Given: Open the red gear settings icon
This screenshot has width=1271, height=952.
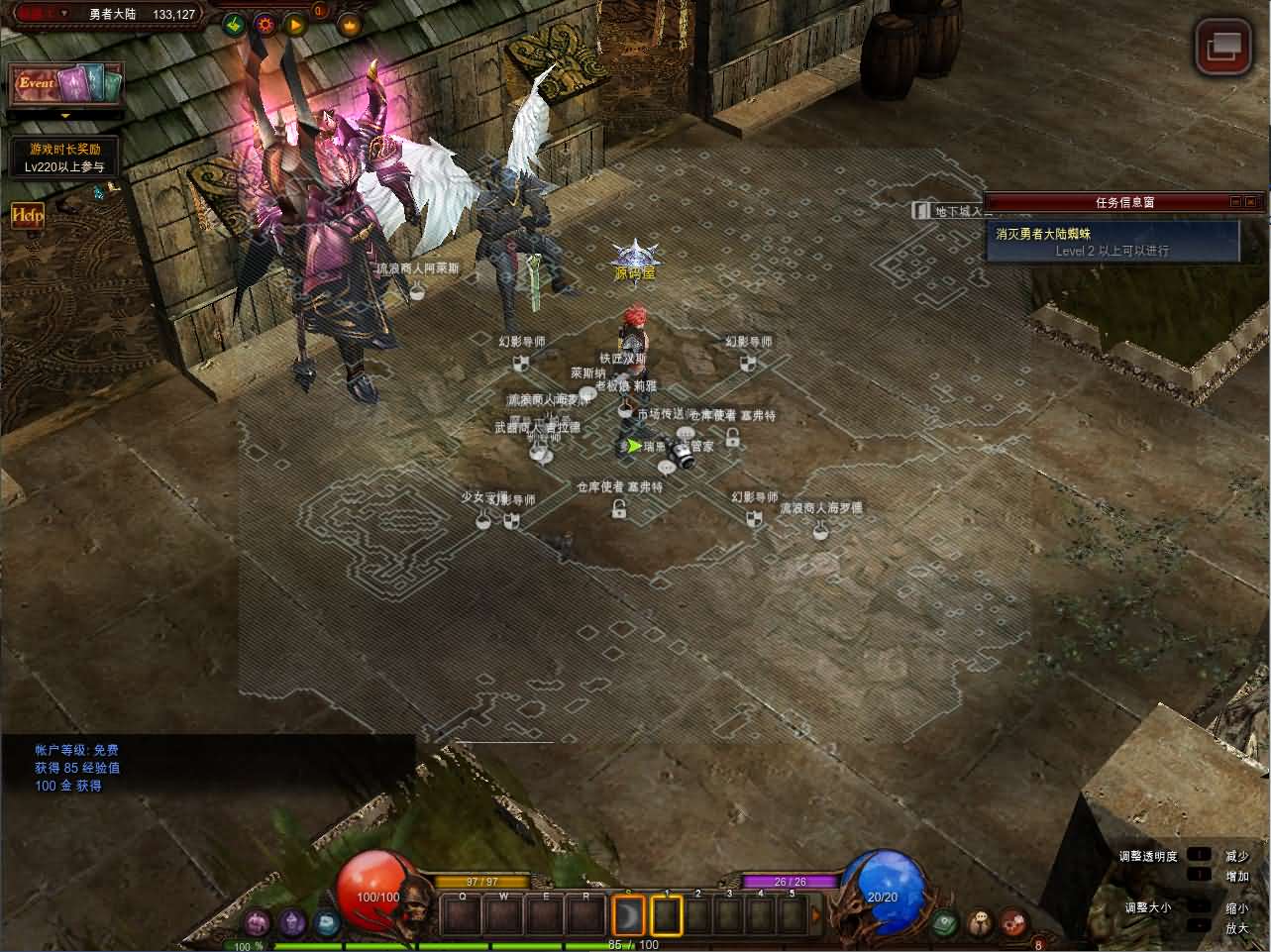Looking at the screenshot, I should 265,24.
